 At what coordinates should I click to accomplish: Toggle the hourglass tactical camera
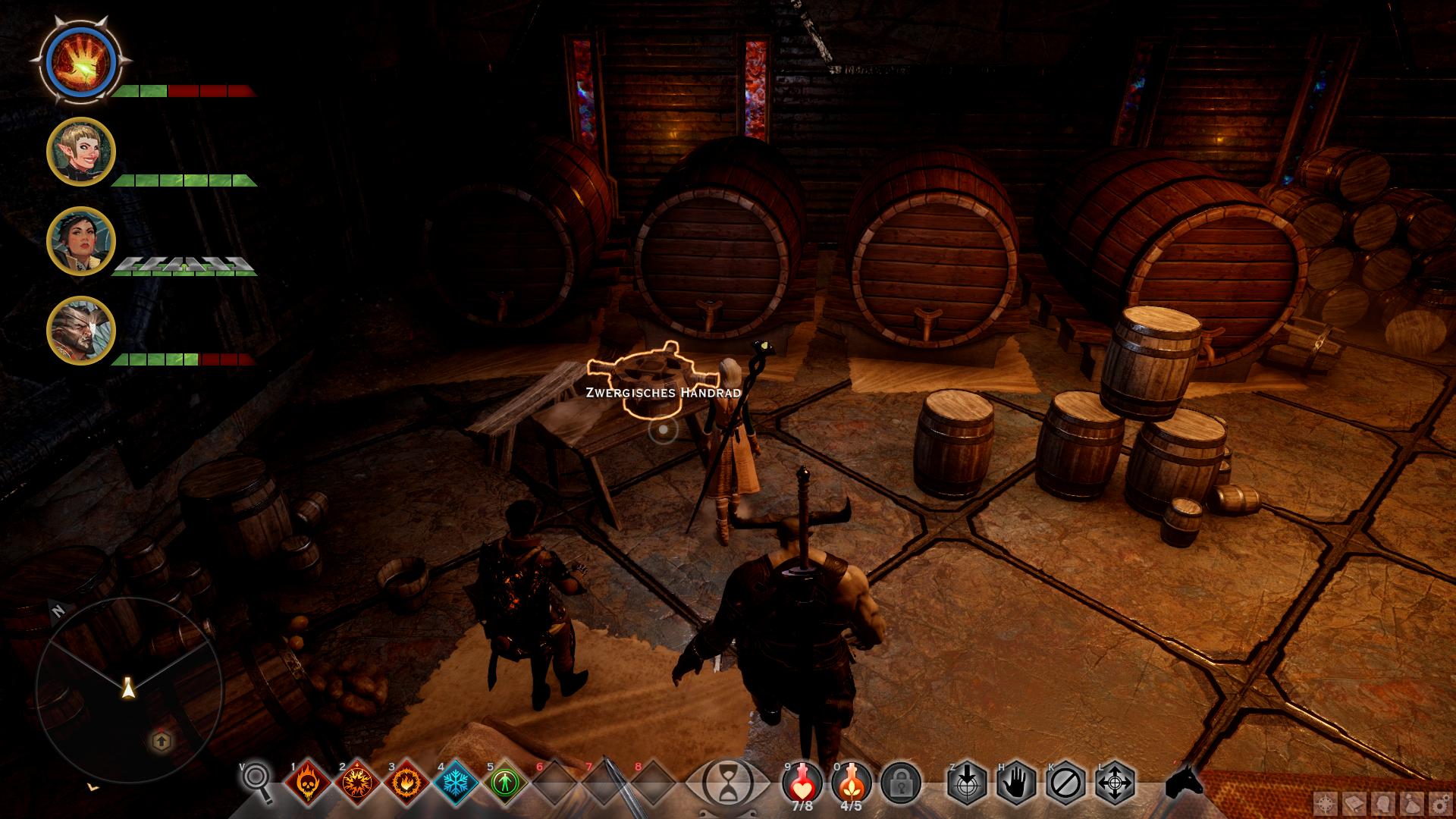click(x=727, y=783)
